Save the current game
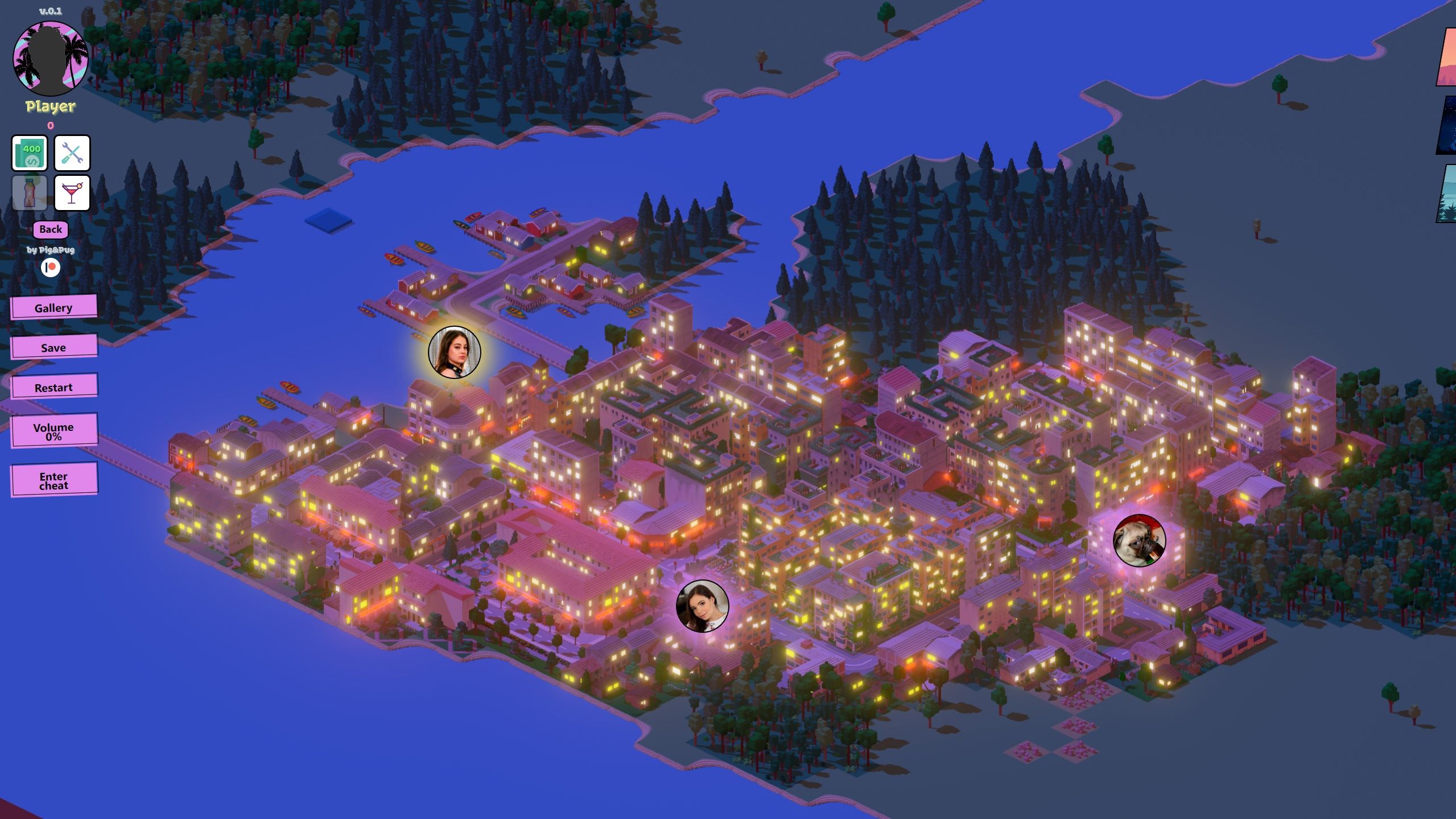The height and width of the screenshot is (819, 1456). (x=53, y=347)
